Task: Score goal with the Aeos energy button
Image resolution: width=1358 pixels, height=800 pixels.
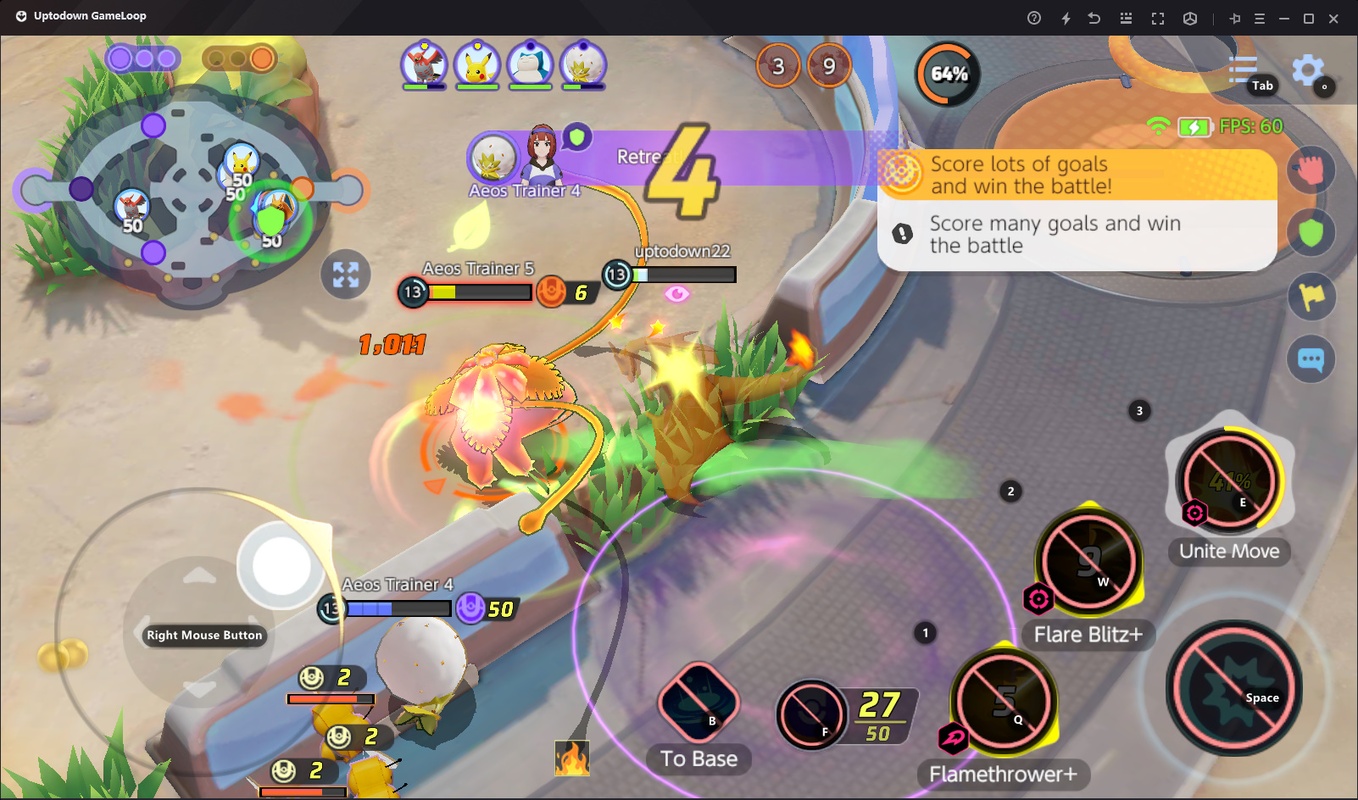Action: [x=812, y=713]
